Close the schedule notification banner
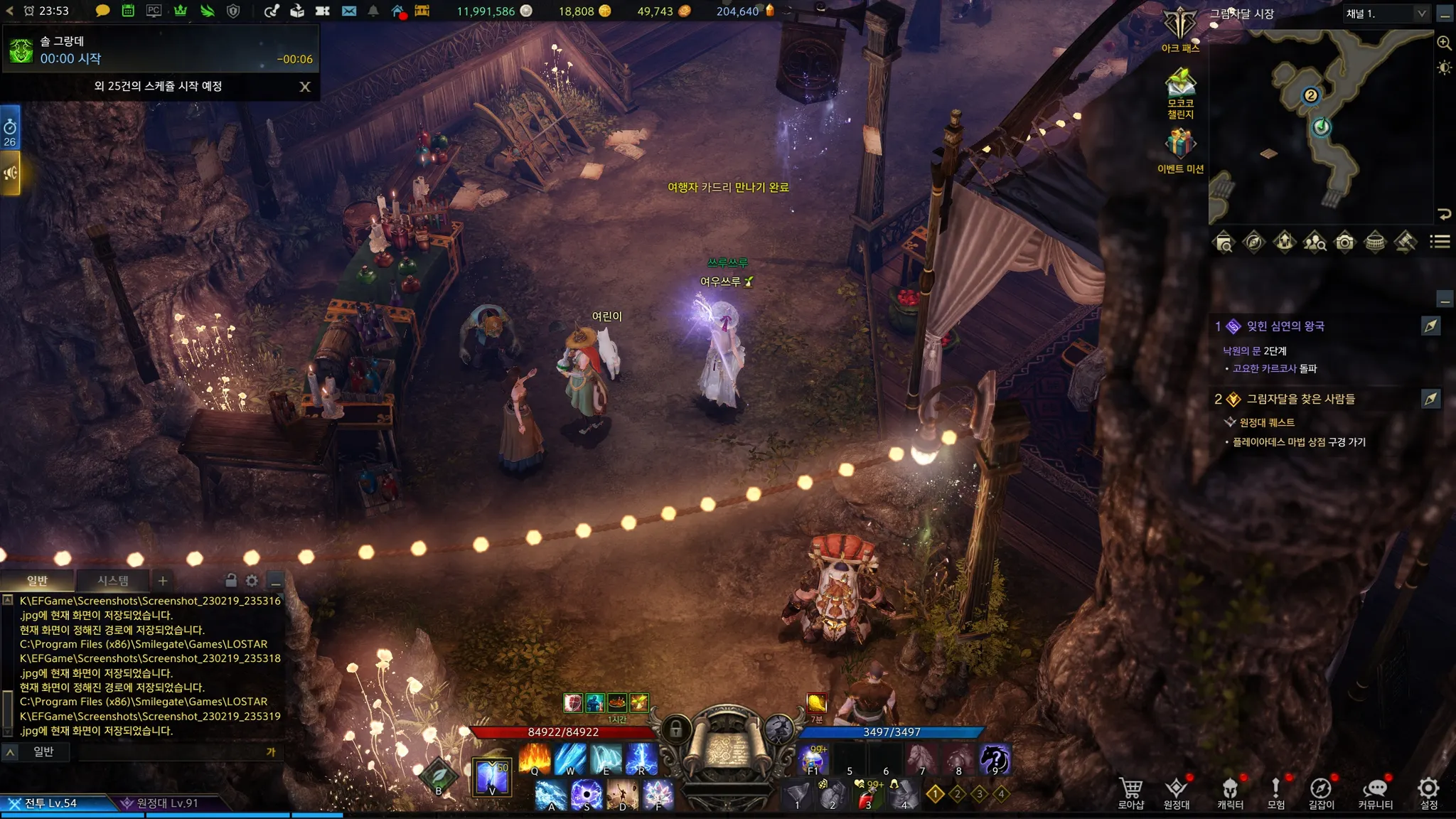The image size is (1456, 819). (x=305, y=87)
